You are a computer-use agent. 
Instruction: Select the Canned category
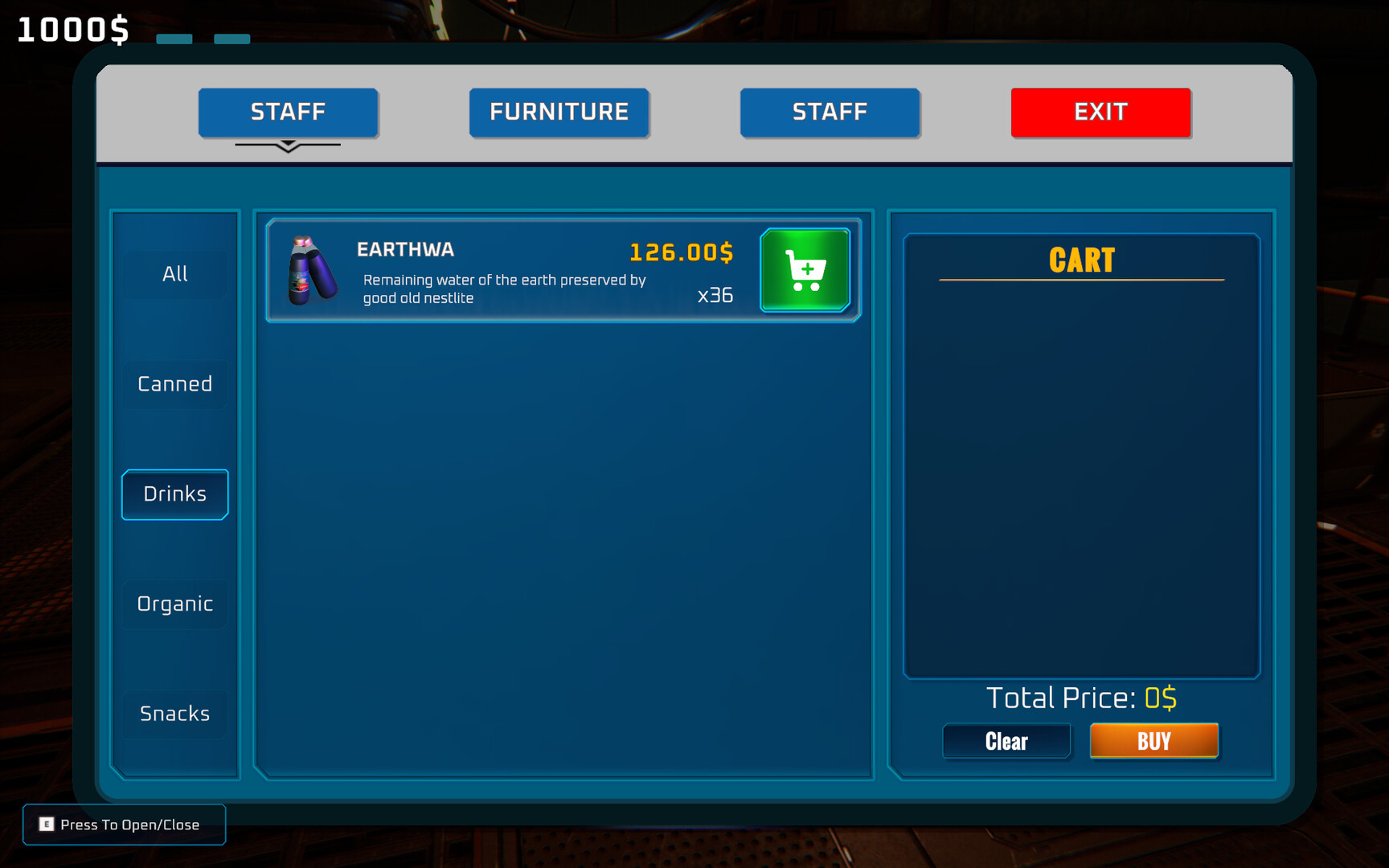(174, 384)
